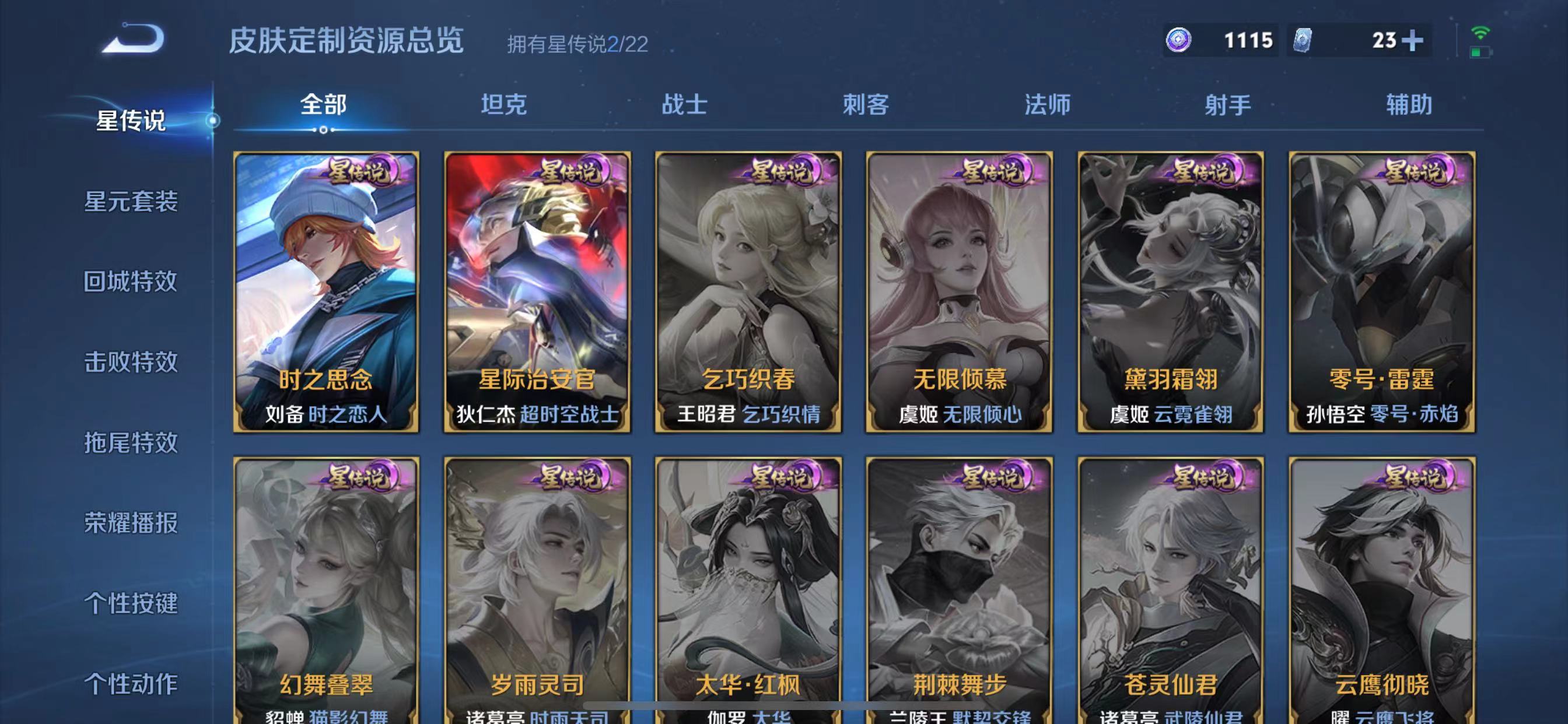Click the 拥有星传说2/22 progress text
1568x724 pixels.
tap(577, 41)
